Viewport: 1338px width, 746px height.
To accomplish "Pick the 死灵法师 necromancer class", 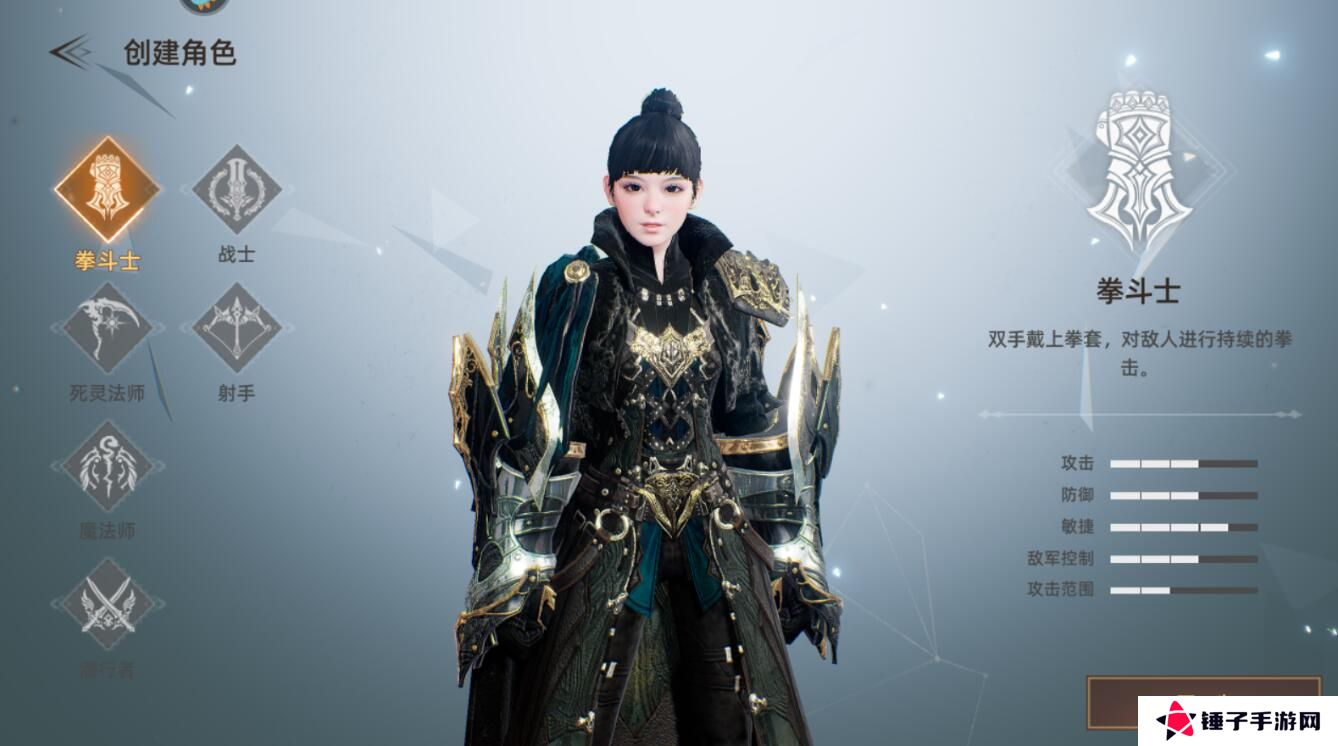I will point(107,328).
